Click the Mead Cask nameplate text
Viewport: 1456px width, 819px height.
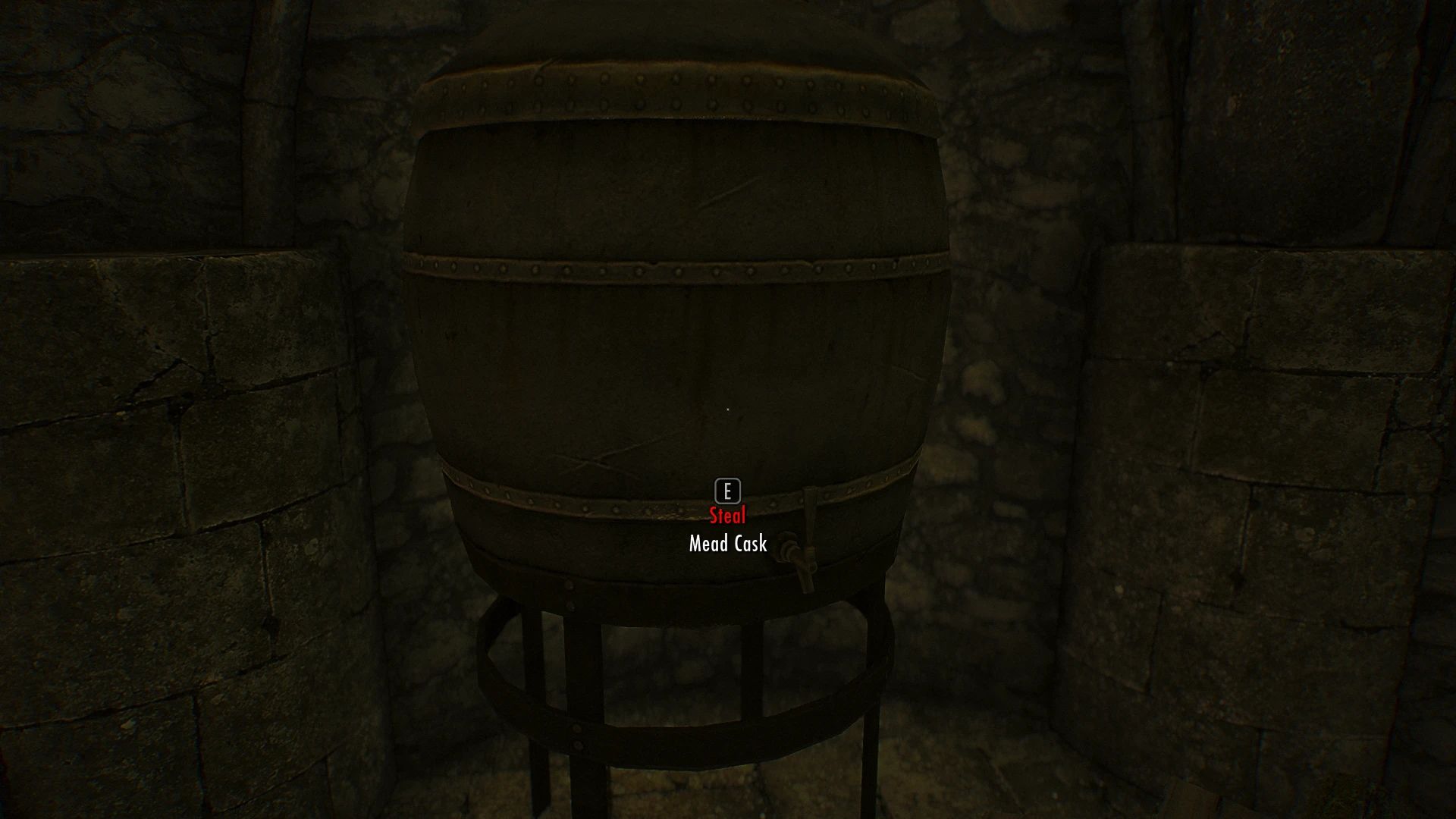point(726,543)
